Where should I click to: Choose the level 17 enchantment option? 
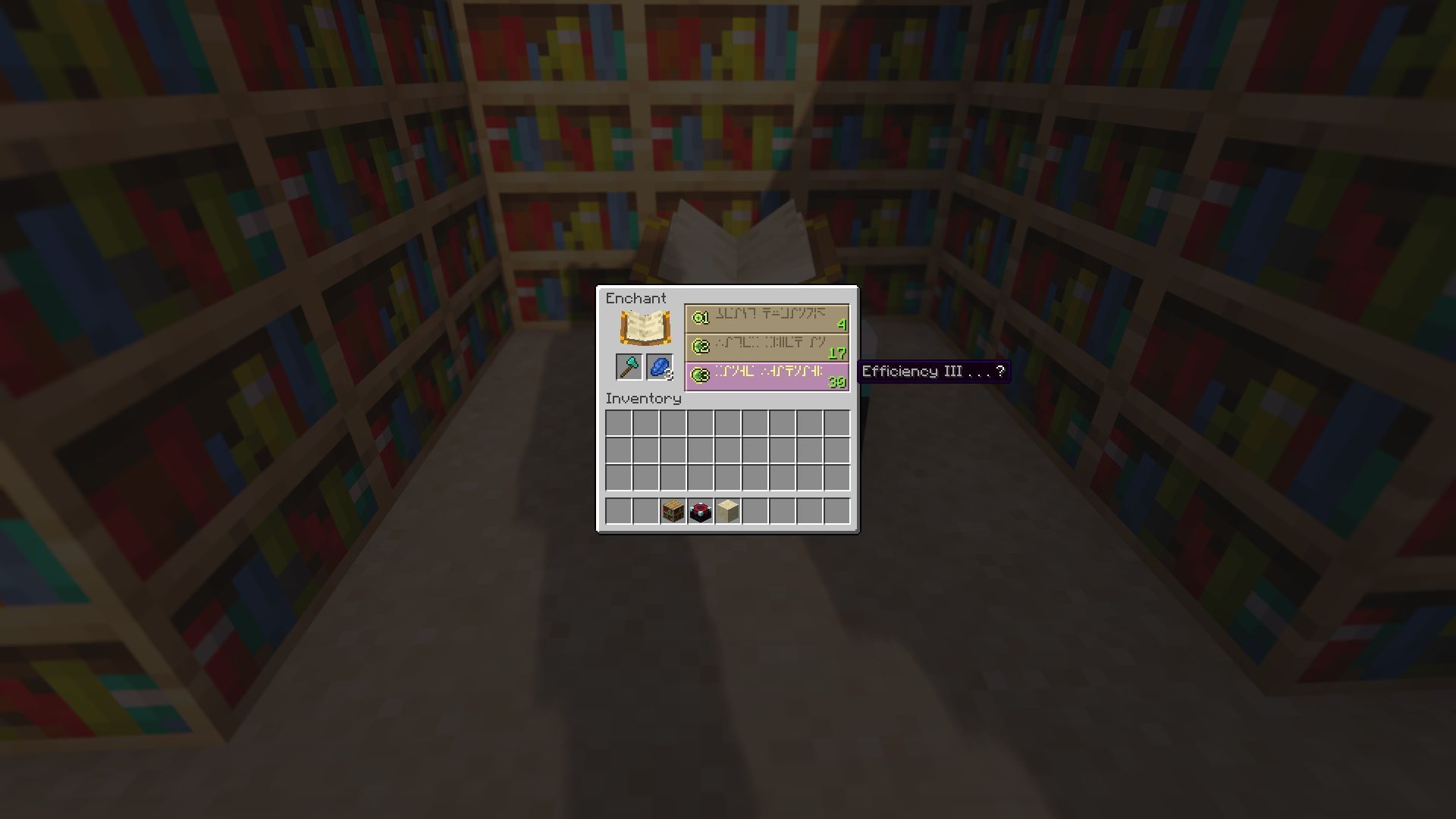766,347
